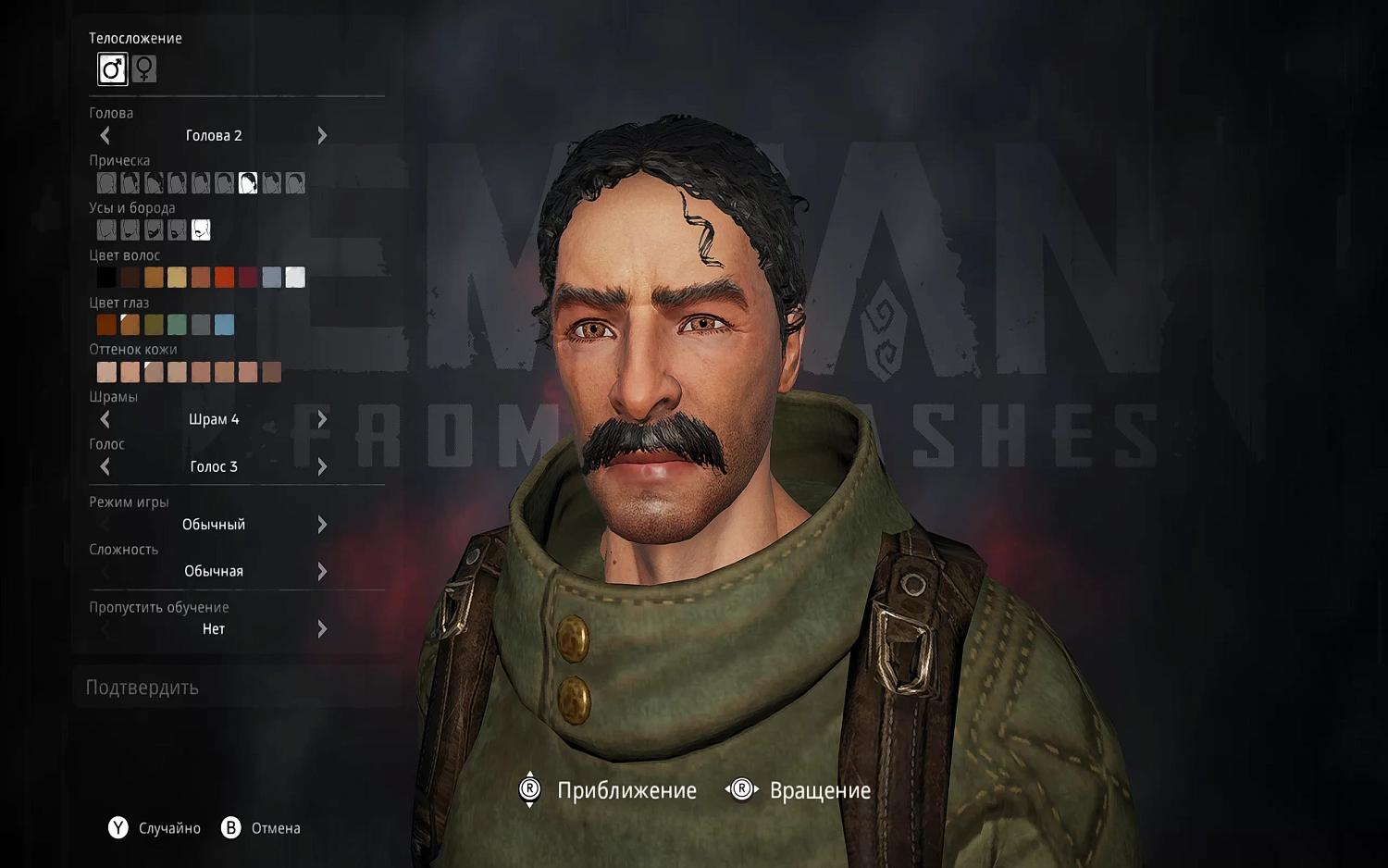The height and width of the screenshot is (868, 1388).
Task: Click the currently highlighted wavy hairstyle icon
Action: point(247,182)
